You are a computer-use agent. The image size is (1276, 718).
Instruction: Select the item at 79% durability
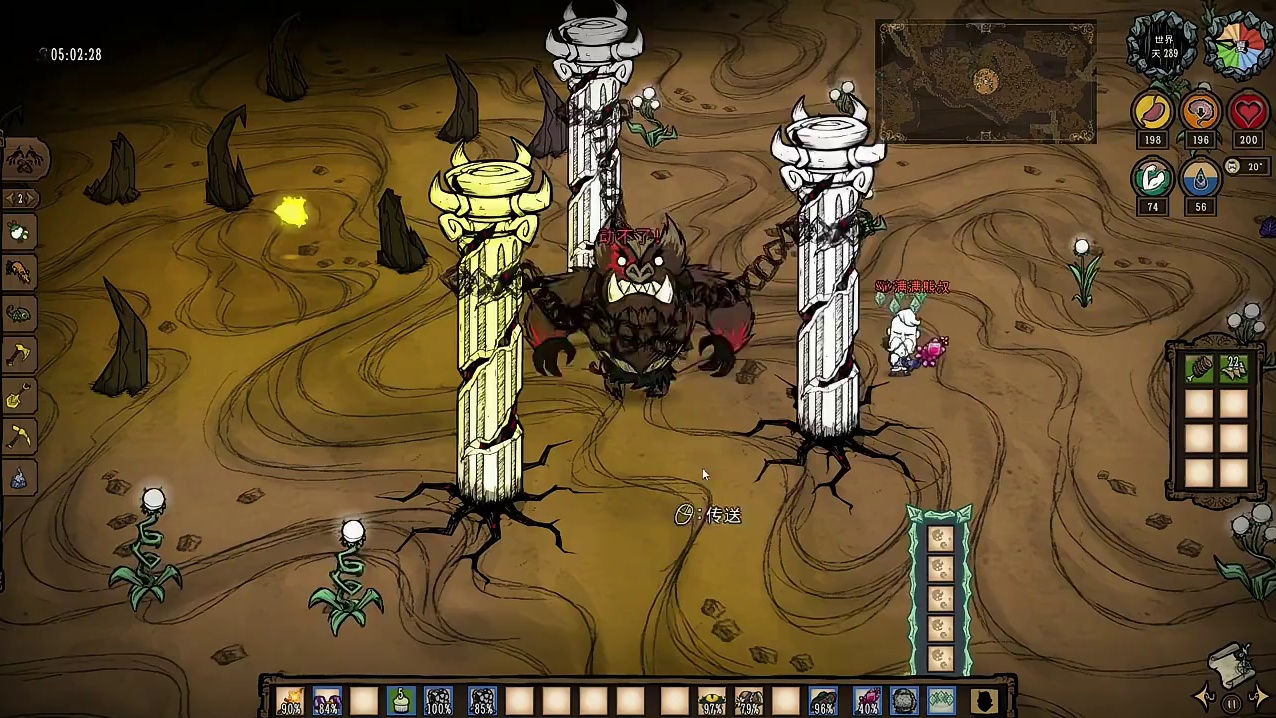click(x=749, y=700)
